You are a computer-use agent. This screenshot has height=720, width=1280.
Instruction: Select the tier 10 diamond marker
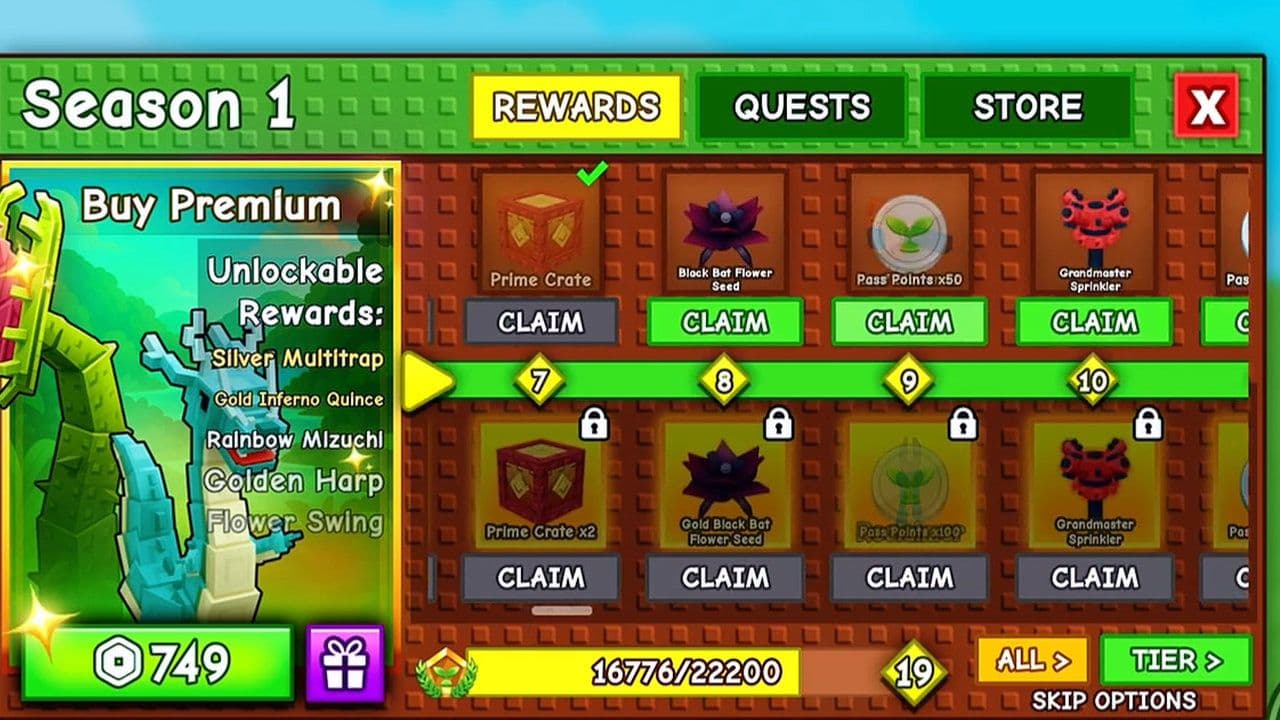[x=1093, y=381]
